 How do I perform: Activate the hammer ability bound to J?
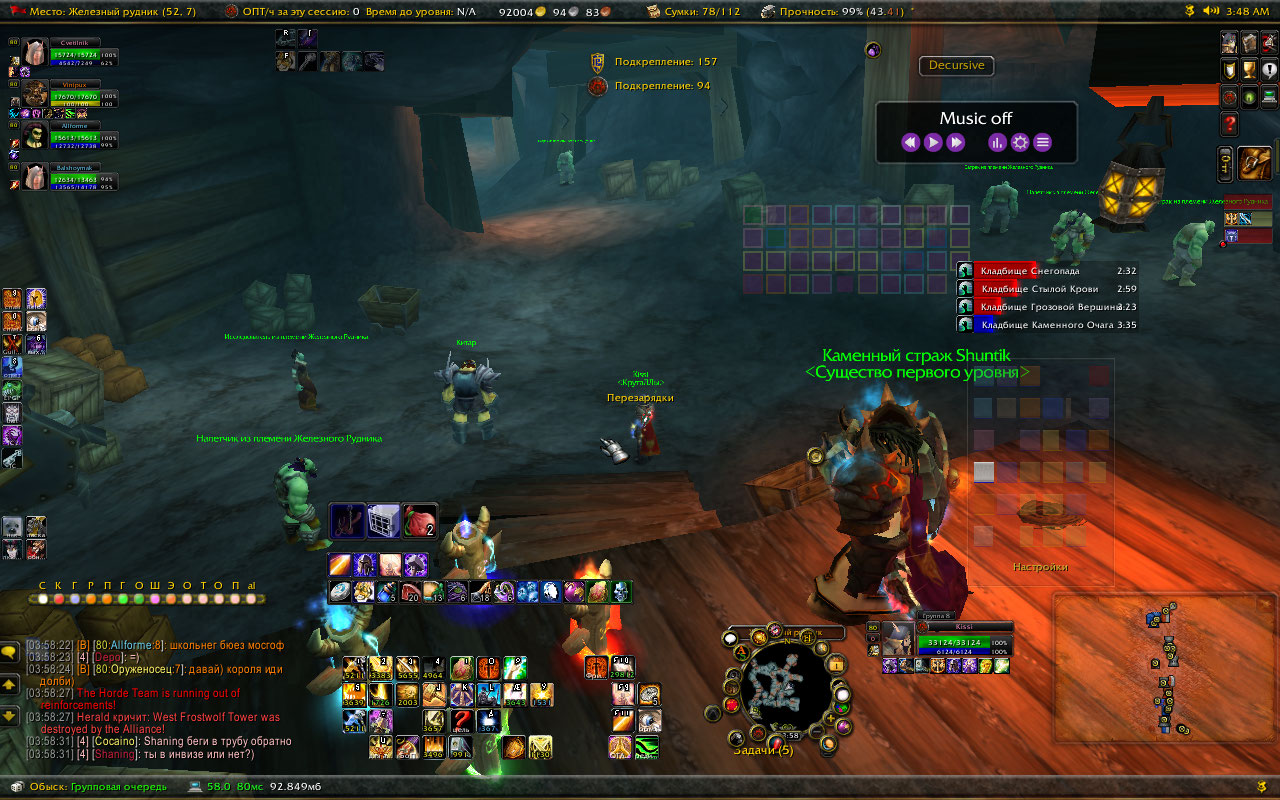[x=434, y=694]
